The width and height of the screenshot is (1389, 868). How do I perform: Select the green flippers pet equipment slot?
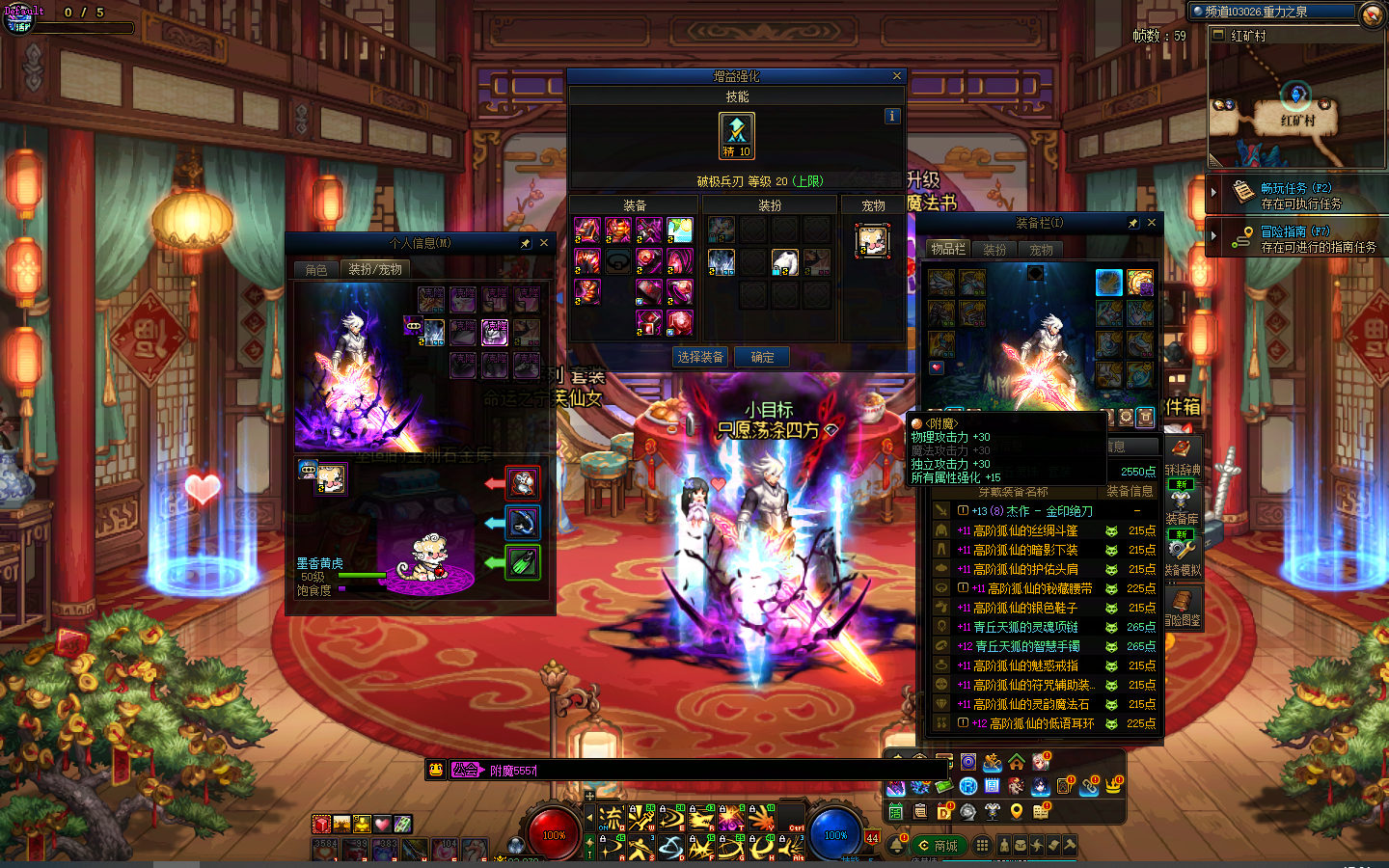(523, 562)
